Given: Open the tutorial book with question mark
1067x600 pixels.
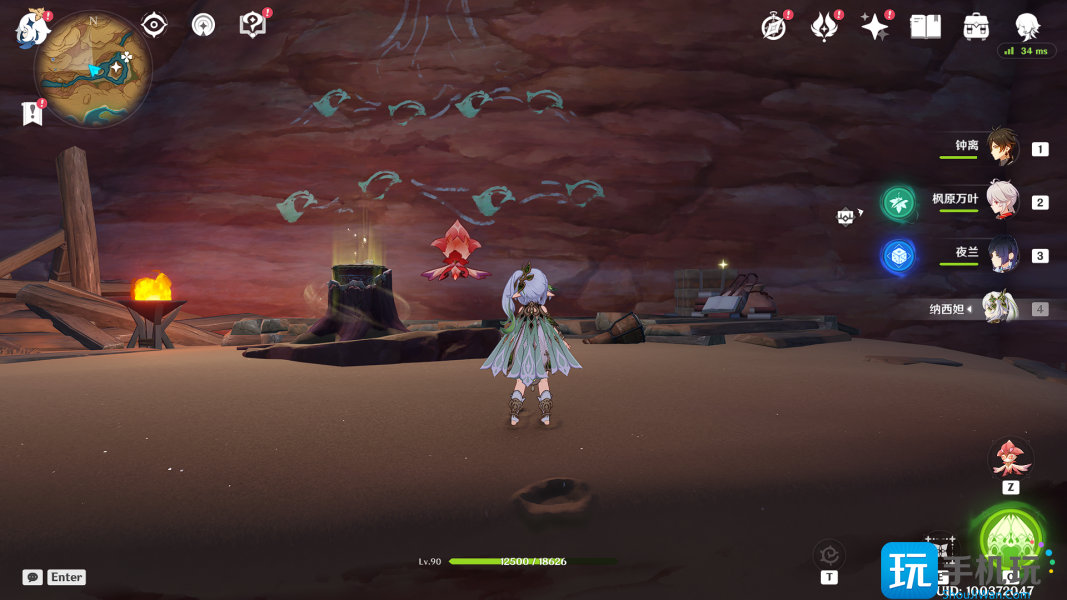Looking at the screenshot, I should 253,25.
